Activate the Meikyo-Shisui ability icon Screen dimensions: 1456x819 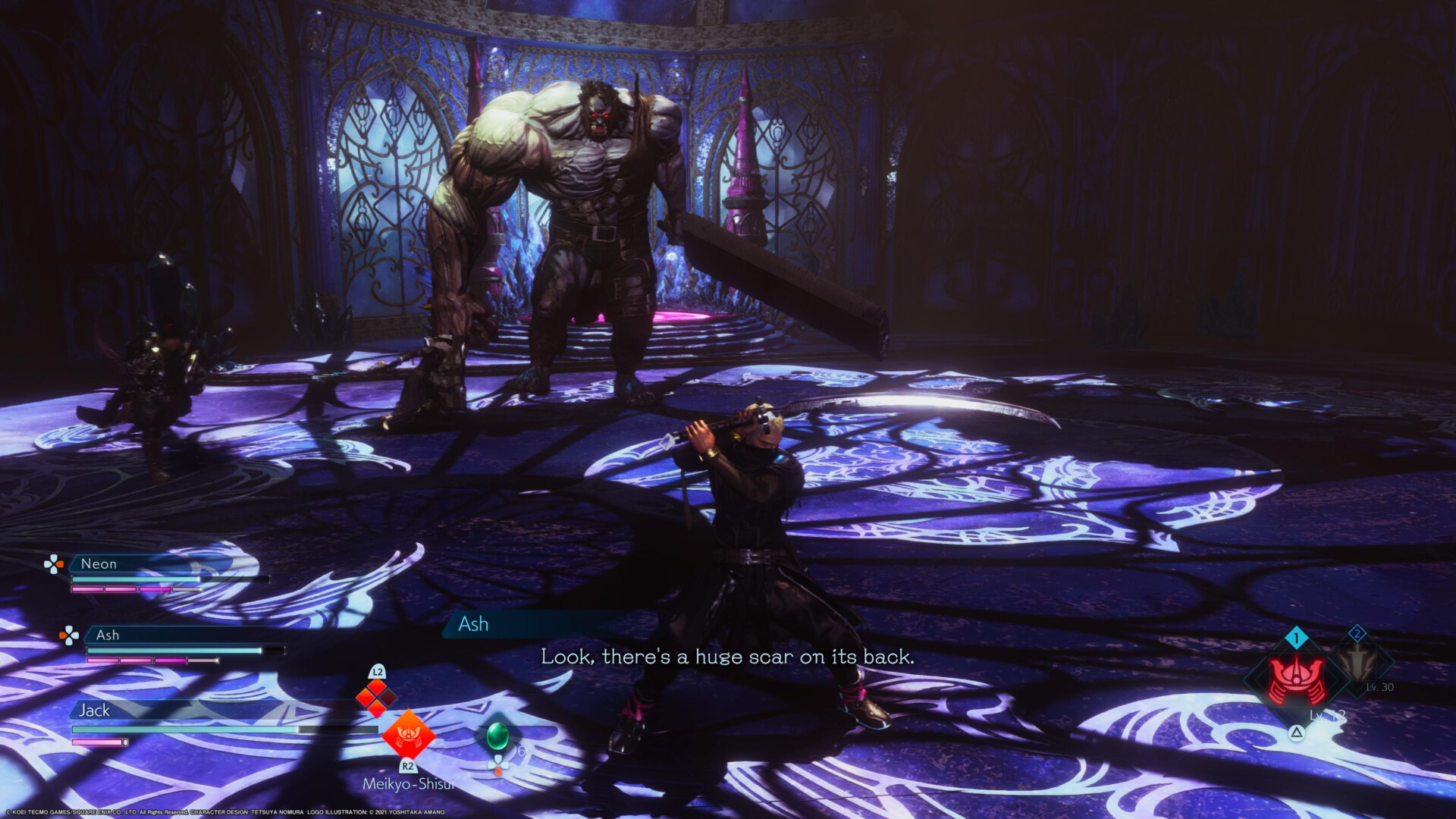click(408, 734)
